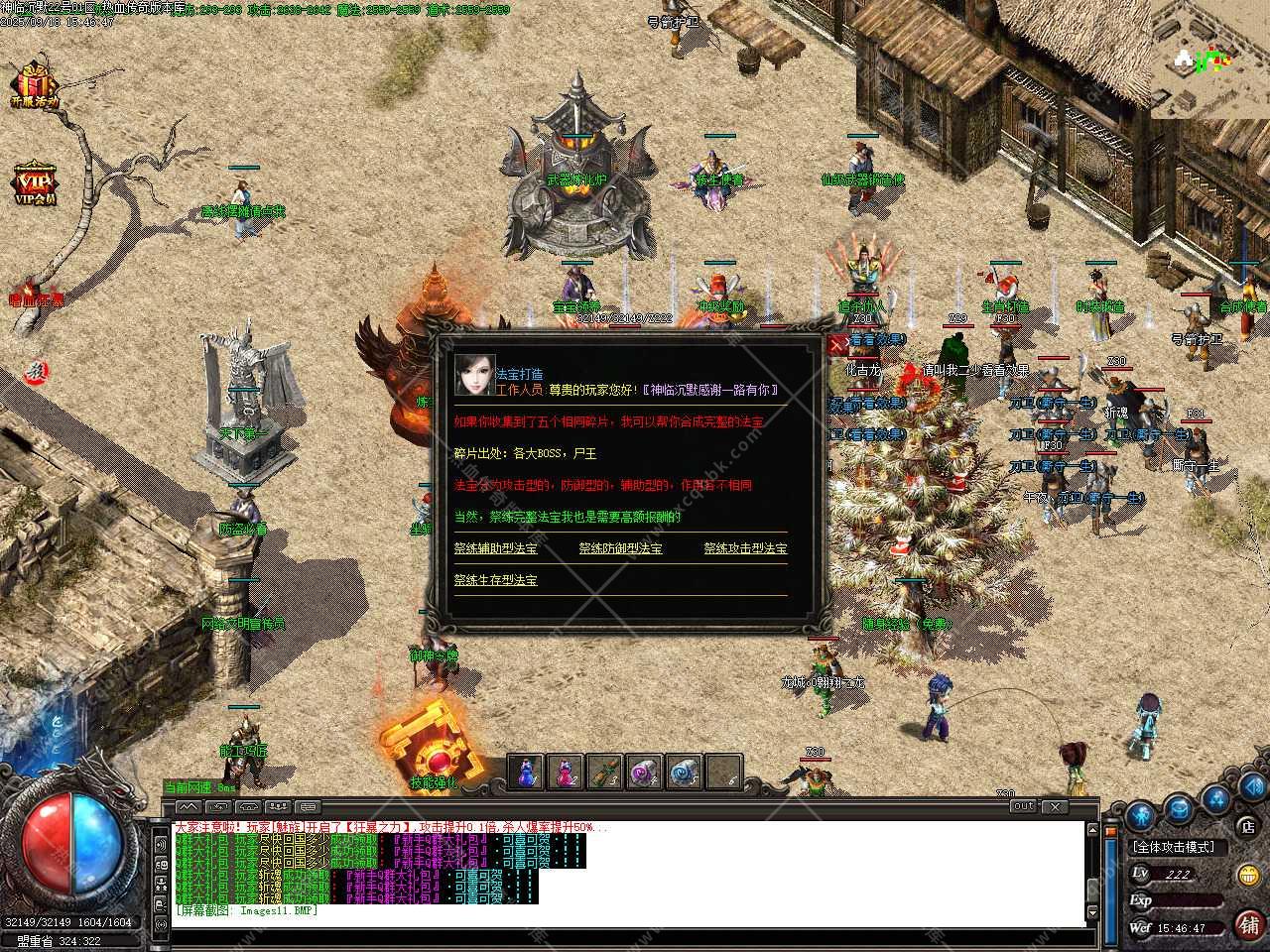The height and width of the screenshot is (952, 1270).
Task: Open the red 铺 shop button
Action: pyautogui.click(x=1247, y=925)
